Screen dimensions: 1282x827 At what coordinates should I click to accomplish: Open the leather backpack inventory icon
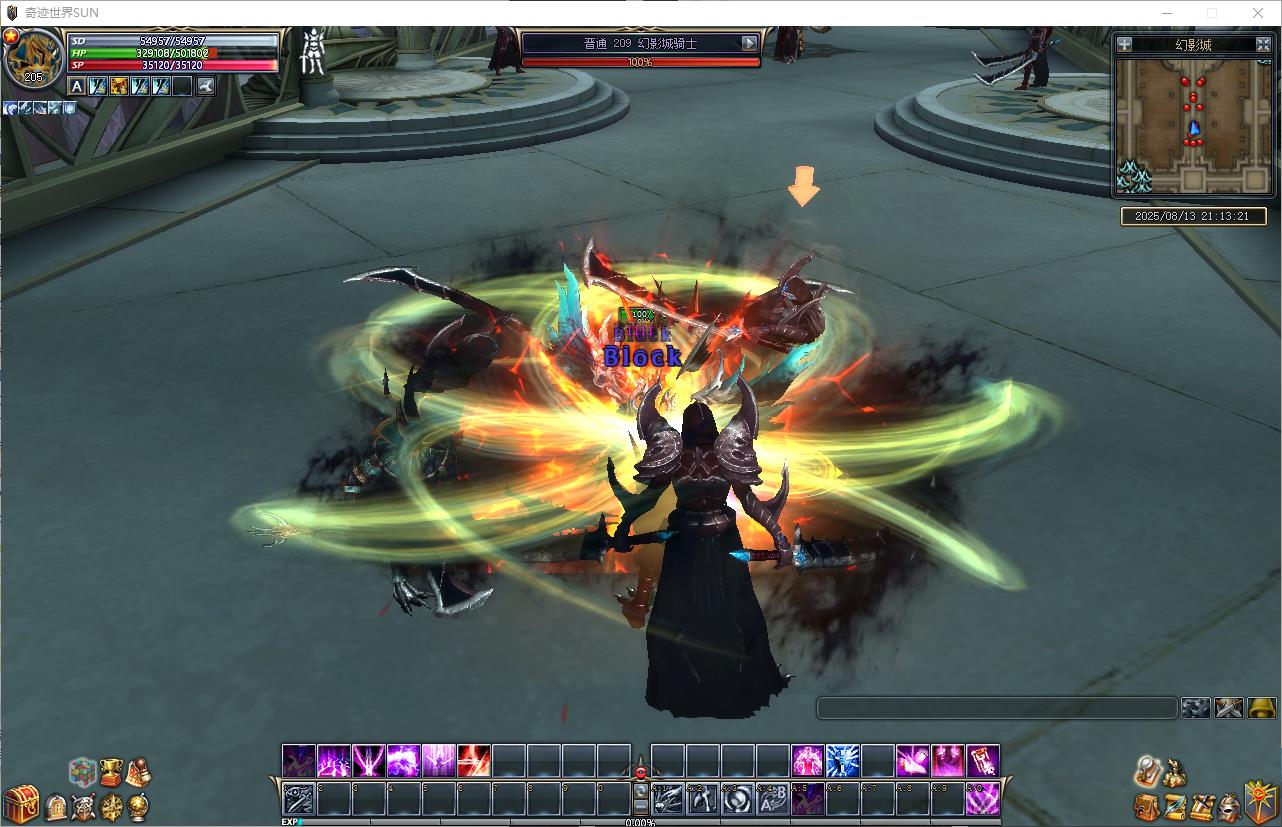click(x=1147, y=806)
